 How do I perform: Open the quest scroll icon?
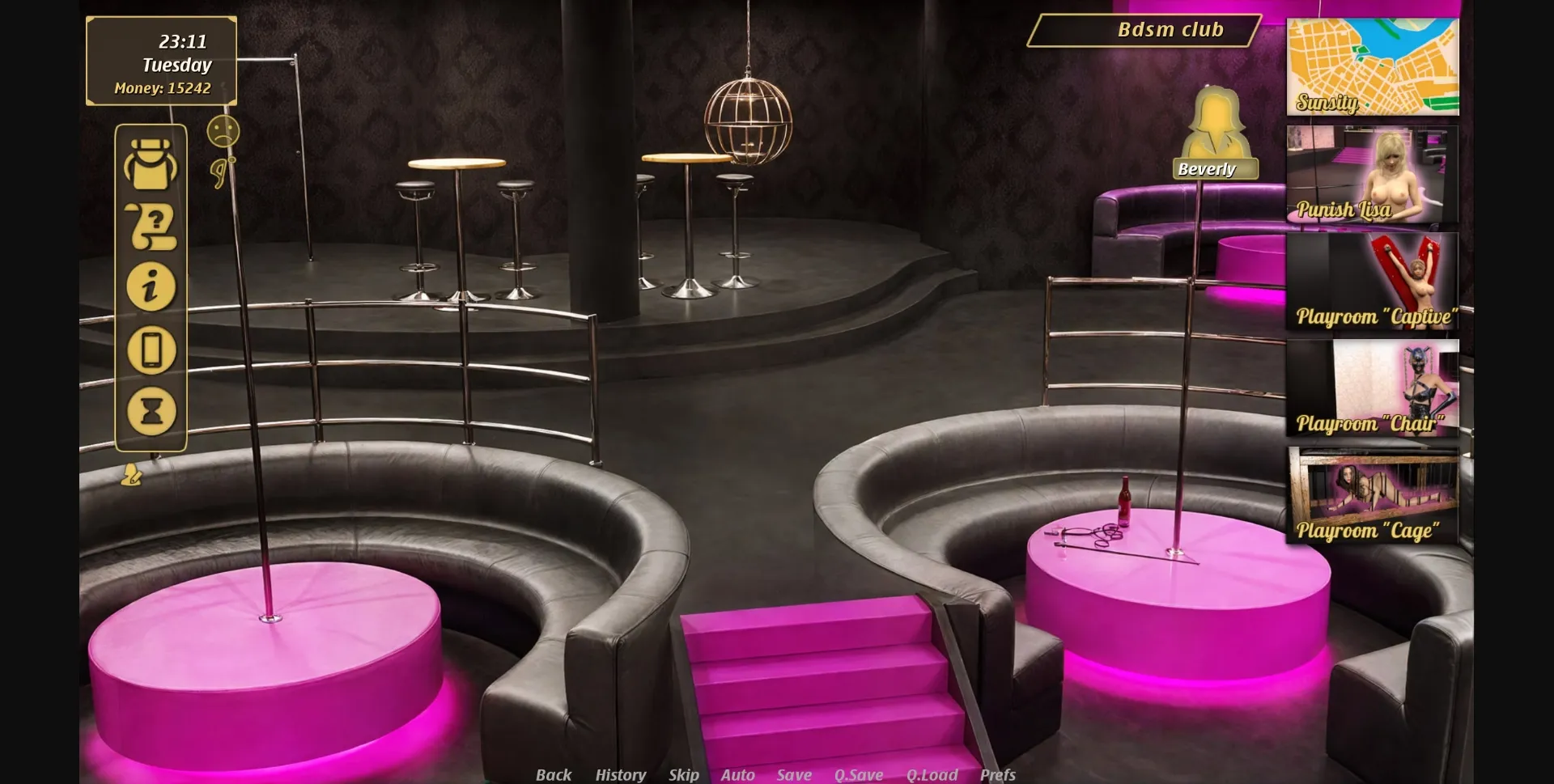pos(151,225)
